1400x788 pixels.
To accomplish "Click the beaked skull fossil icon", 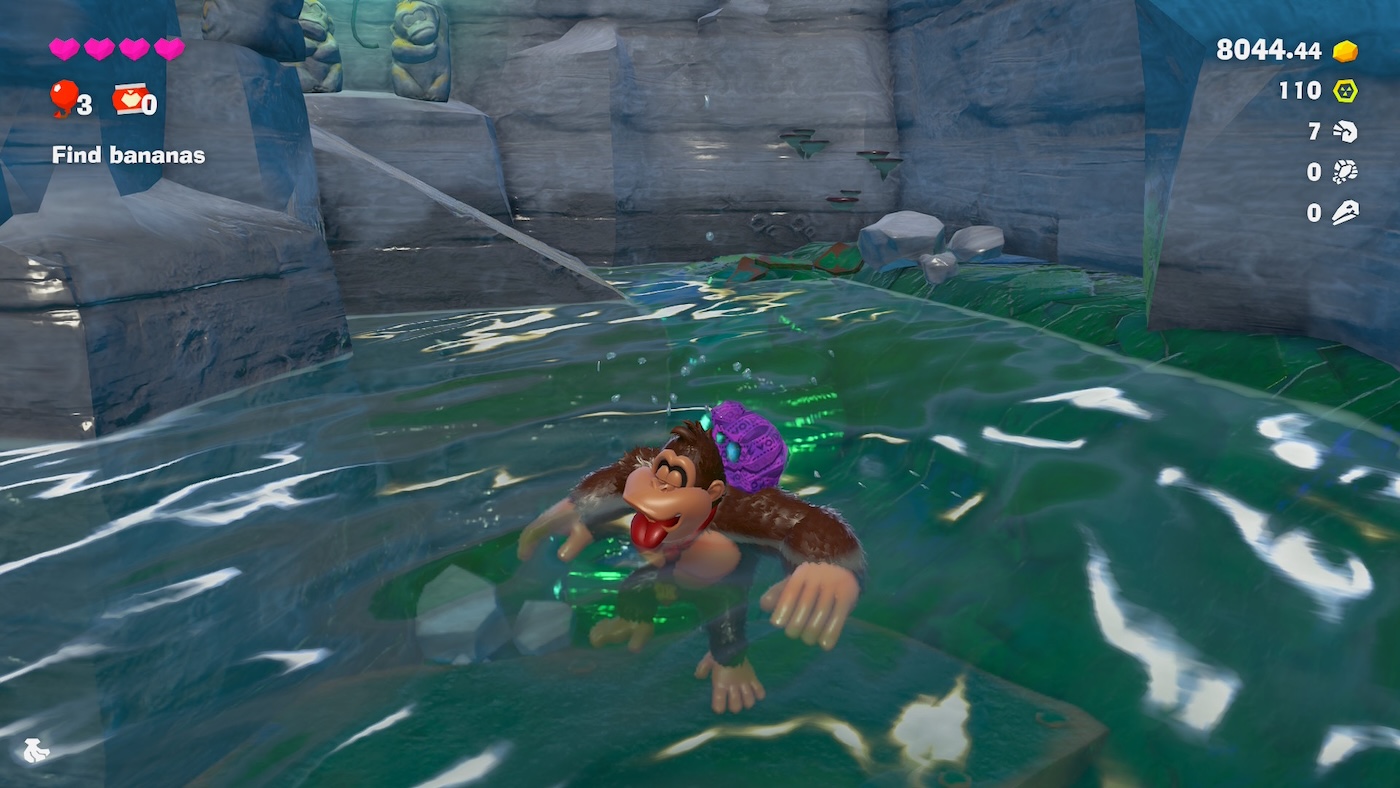I will point(1345,213).
